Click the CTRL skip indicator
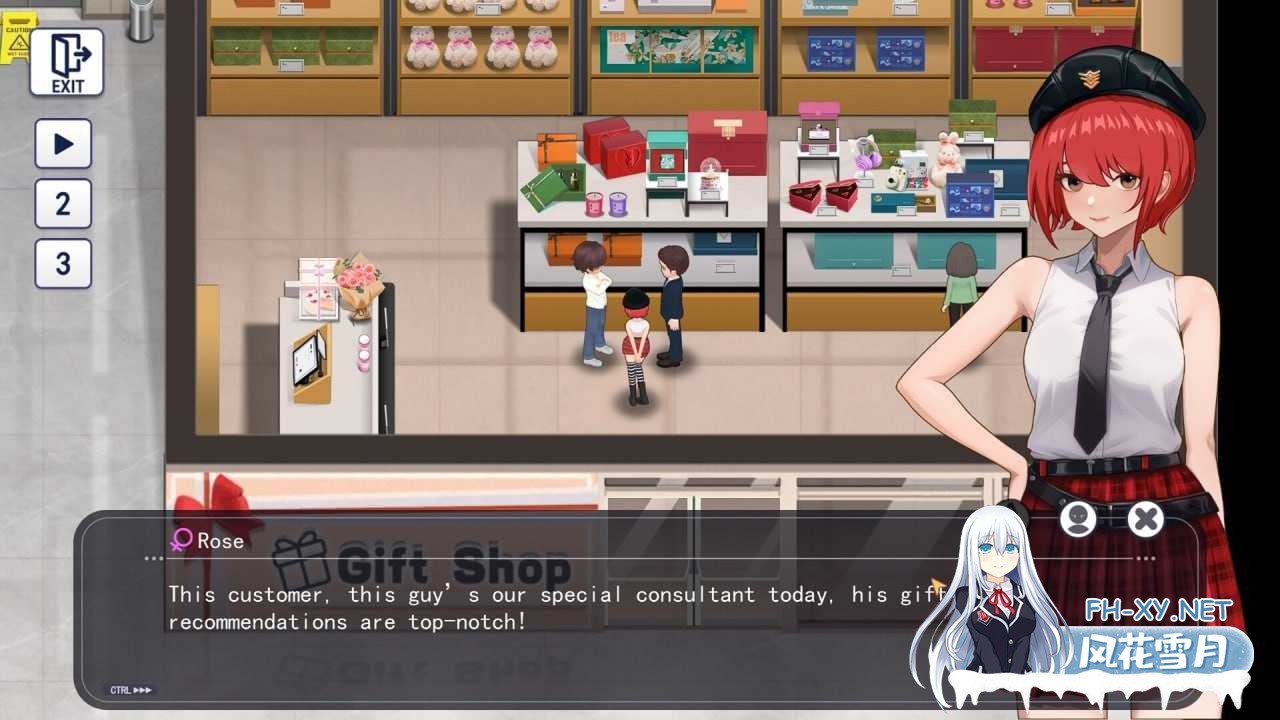This screenshot has width=1280, height=720. (131, 690)
